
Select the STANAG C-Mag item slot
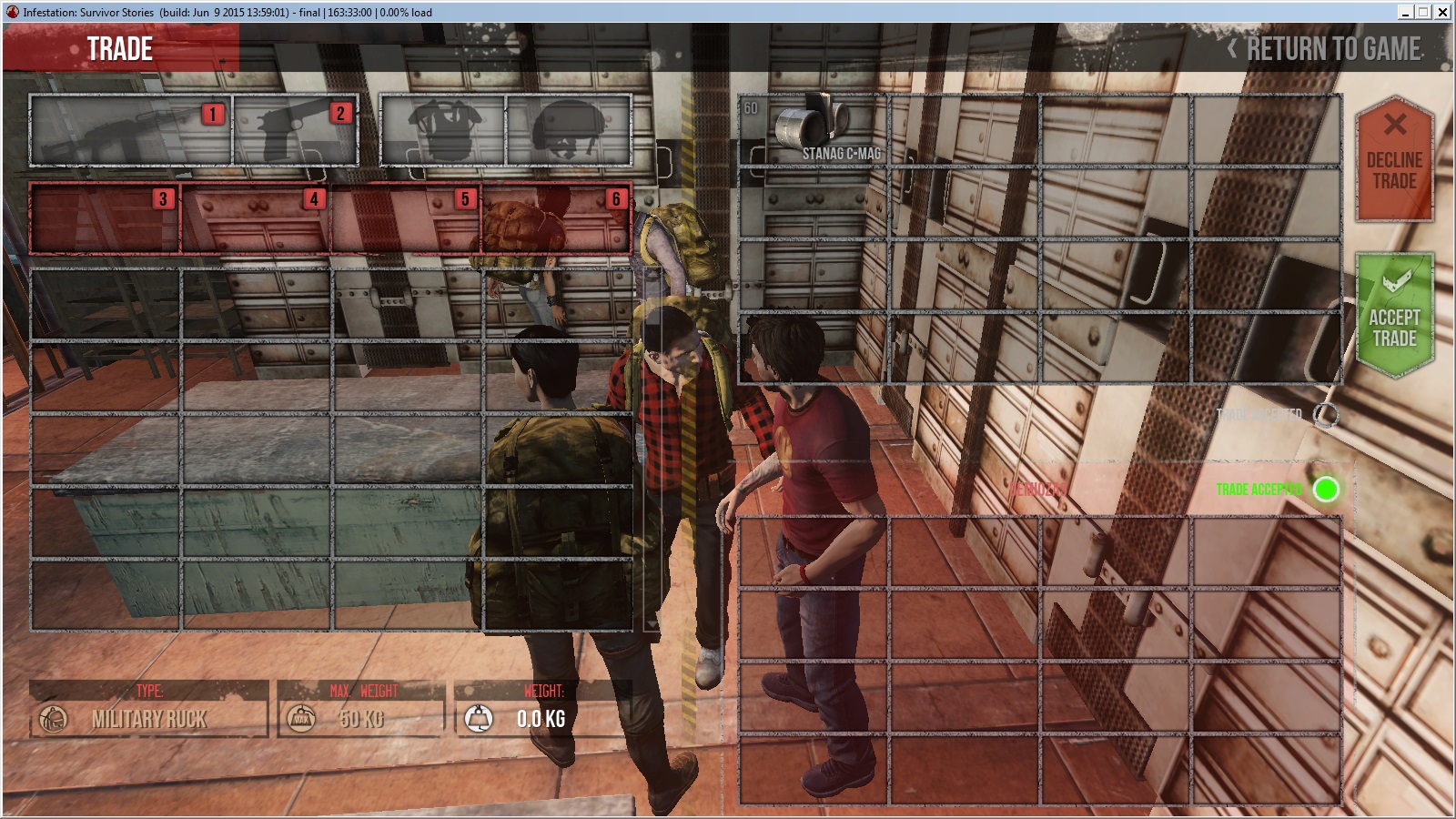pos(814,130)
